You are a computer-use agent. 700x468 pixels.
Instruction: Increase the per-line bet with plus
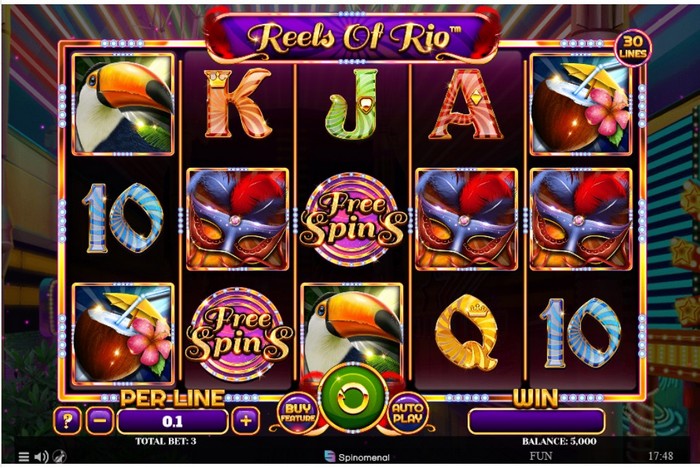click(x=246, y=421)
